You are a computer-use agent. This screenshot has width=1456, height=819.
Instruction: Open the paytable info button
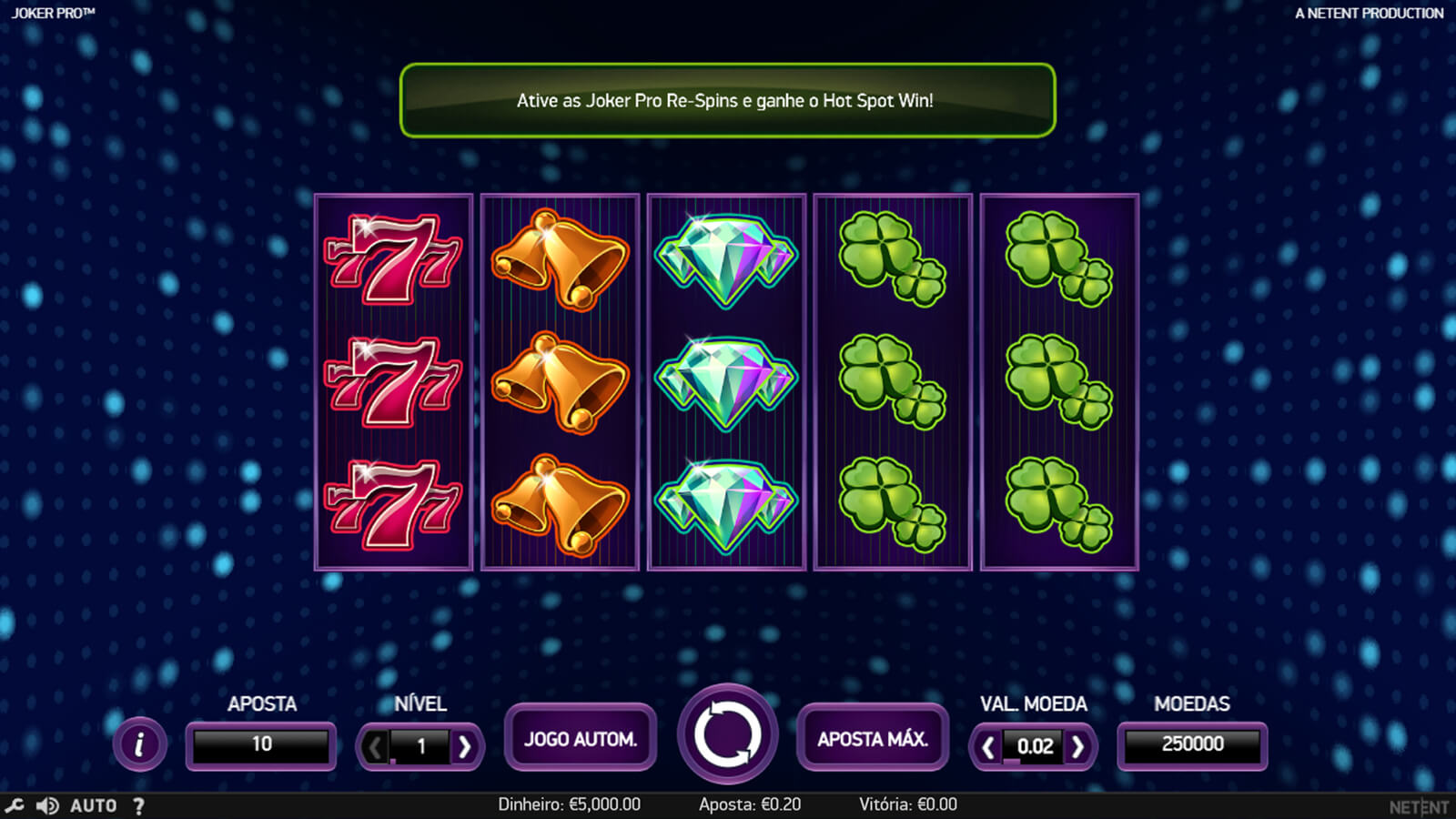[x=139, y=744]
